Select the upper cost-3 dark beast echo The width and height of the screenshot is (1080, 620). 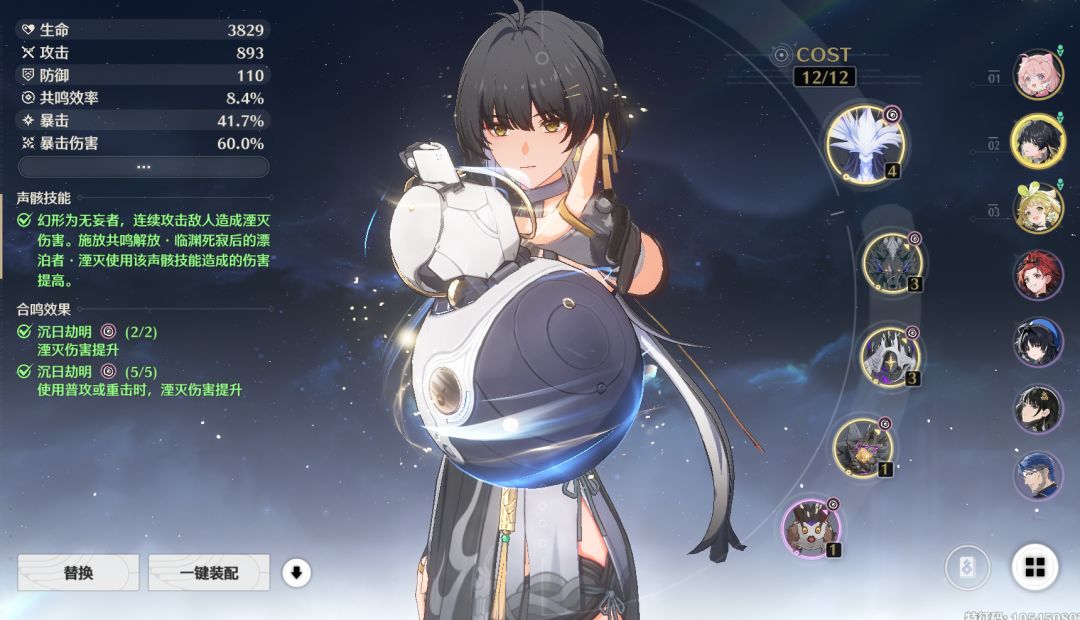[891, 260]
